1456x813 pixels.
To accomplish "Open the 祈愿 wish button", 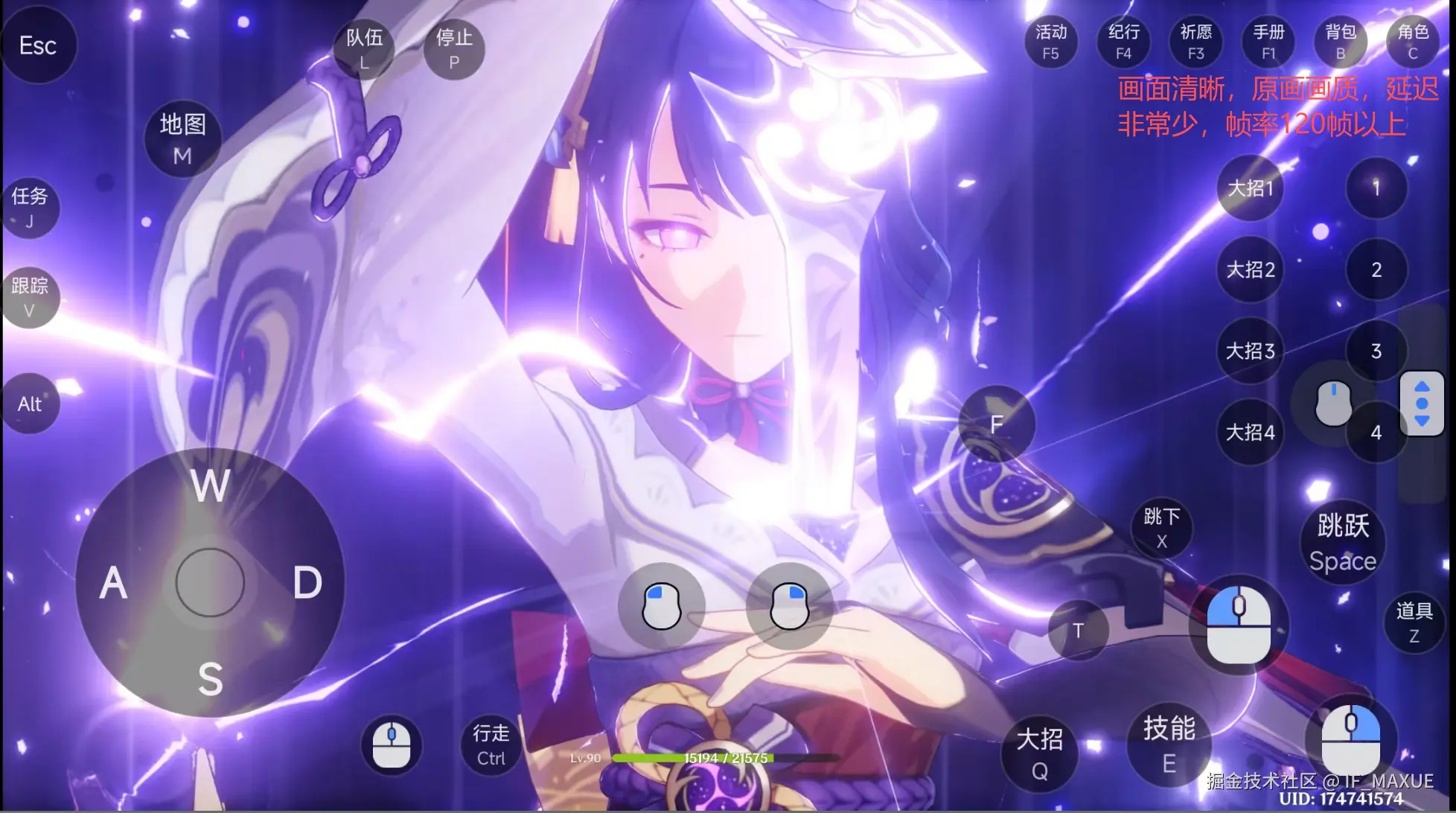I will pyautogui.click(x=1195, y=42).
